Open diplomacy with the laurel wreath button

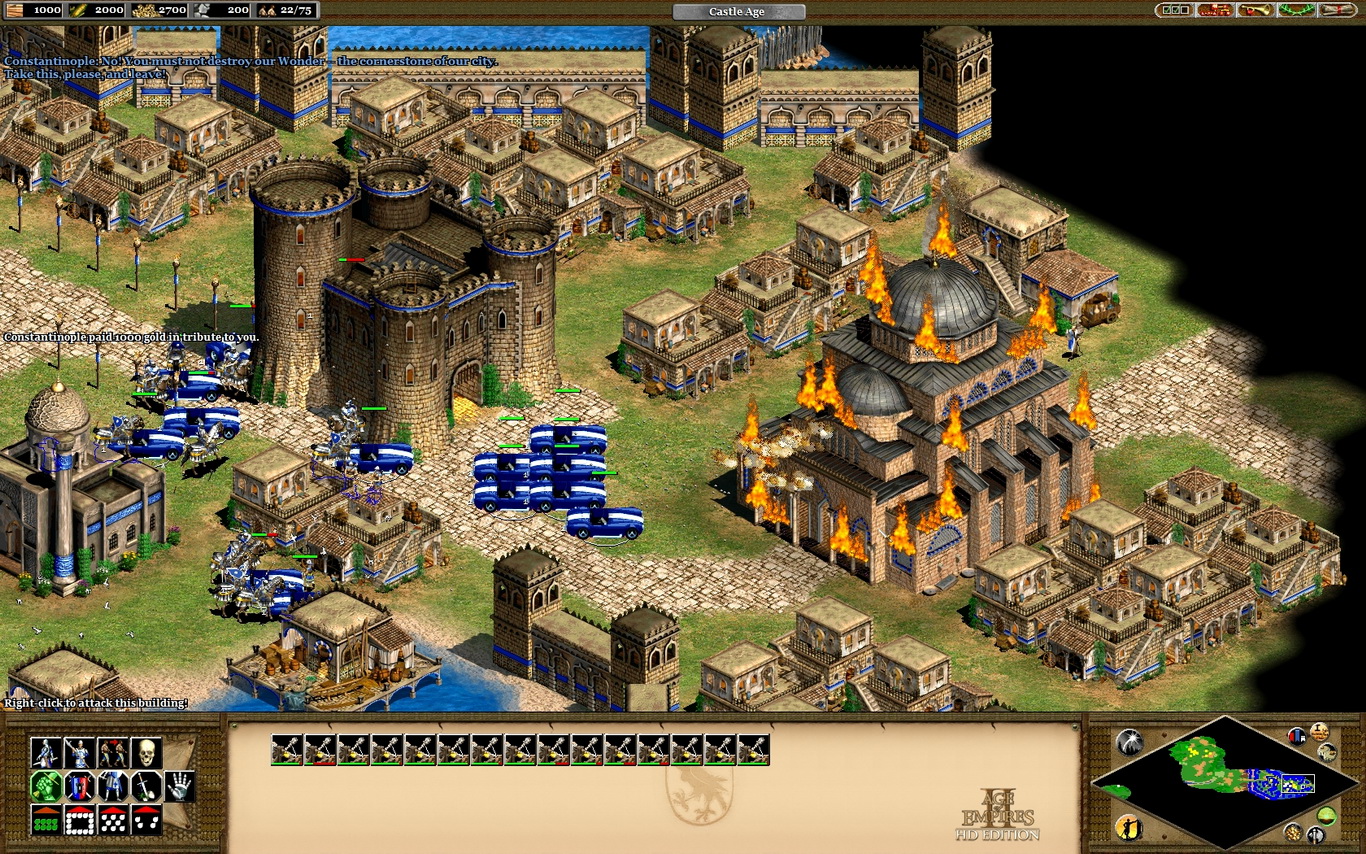(x=1296, y=10)
